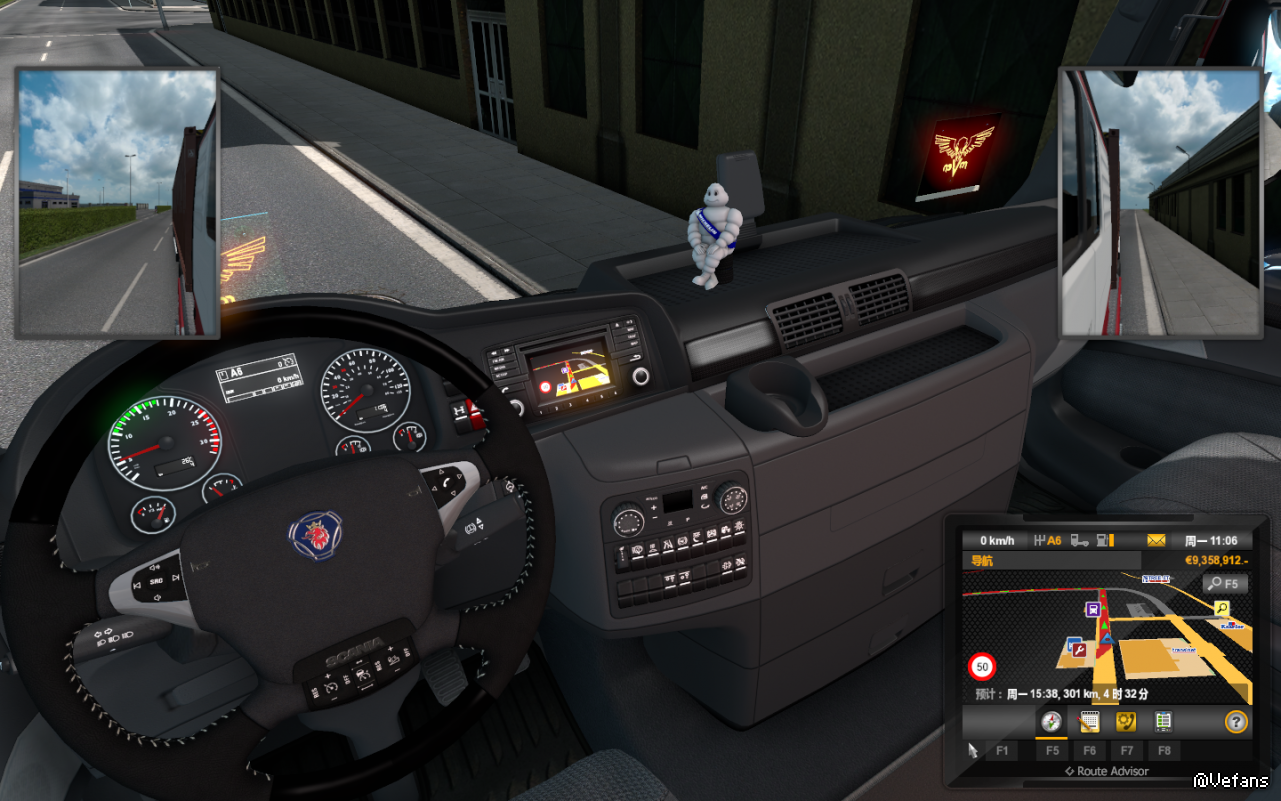
Task: Select the red wrench service marker
Action: click(1079, 650)
